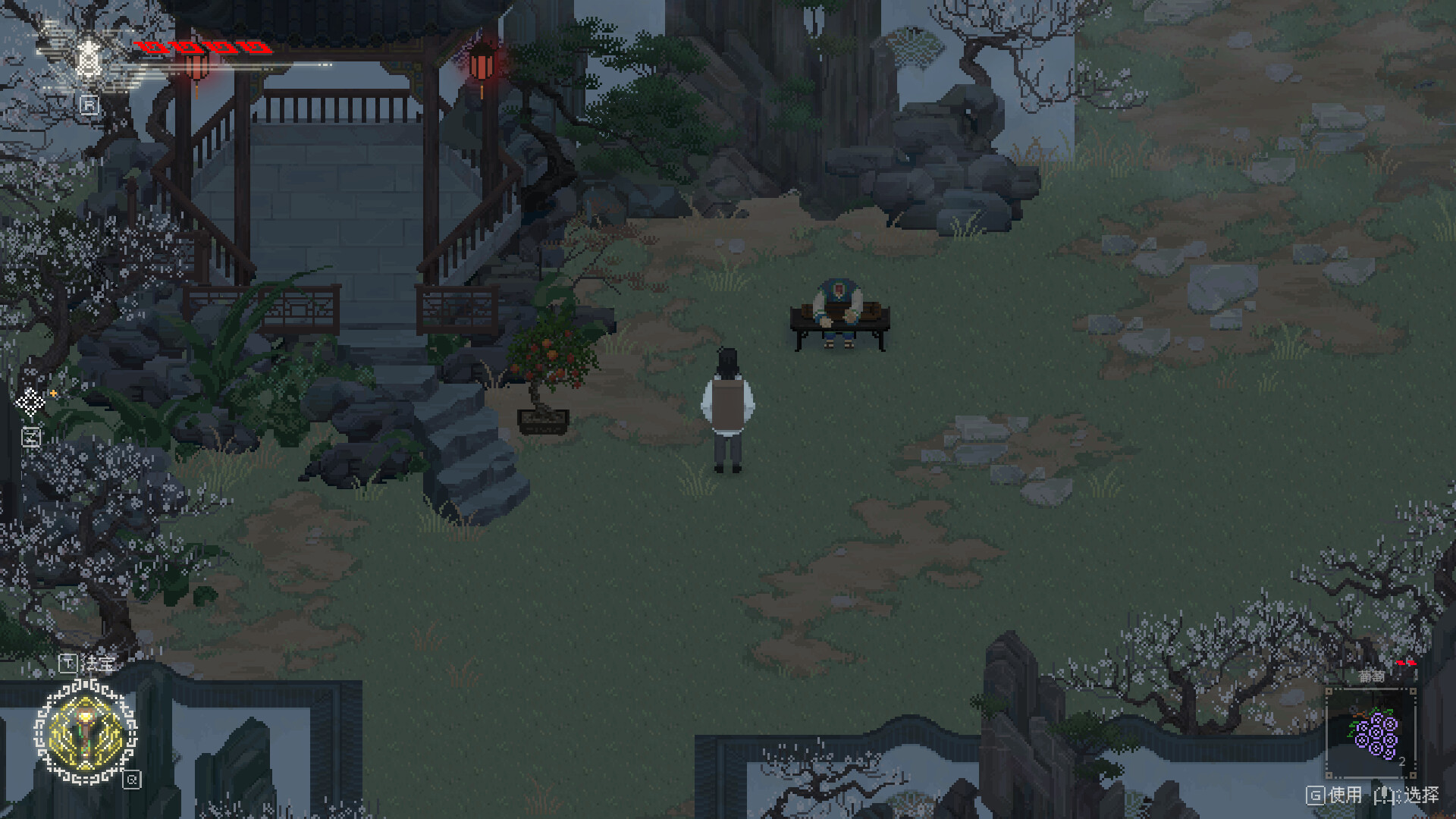Open the character portrait emblem
The image size is (1456, 819).
[x=88, y=59]
